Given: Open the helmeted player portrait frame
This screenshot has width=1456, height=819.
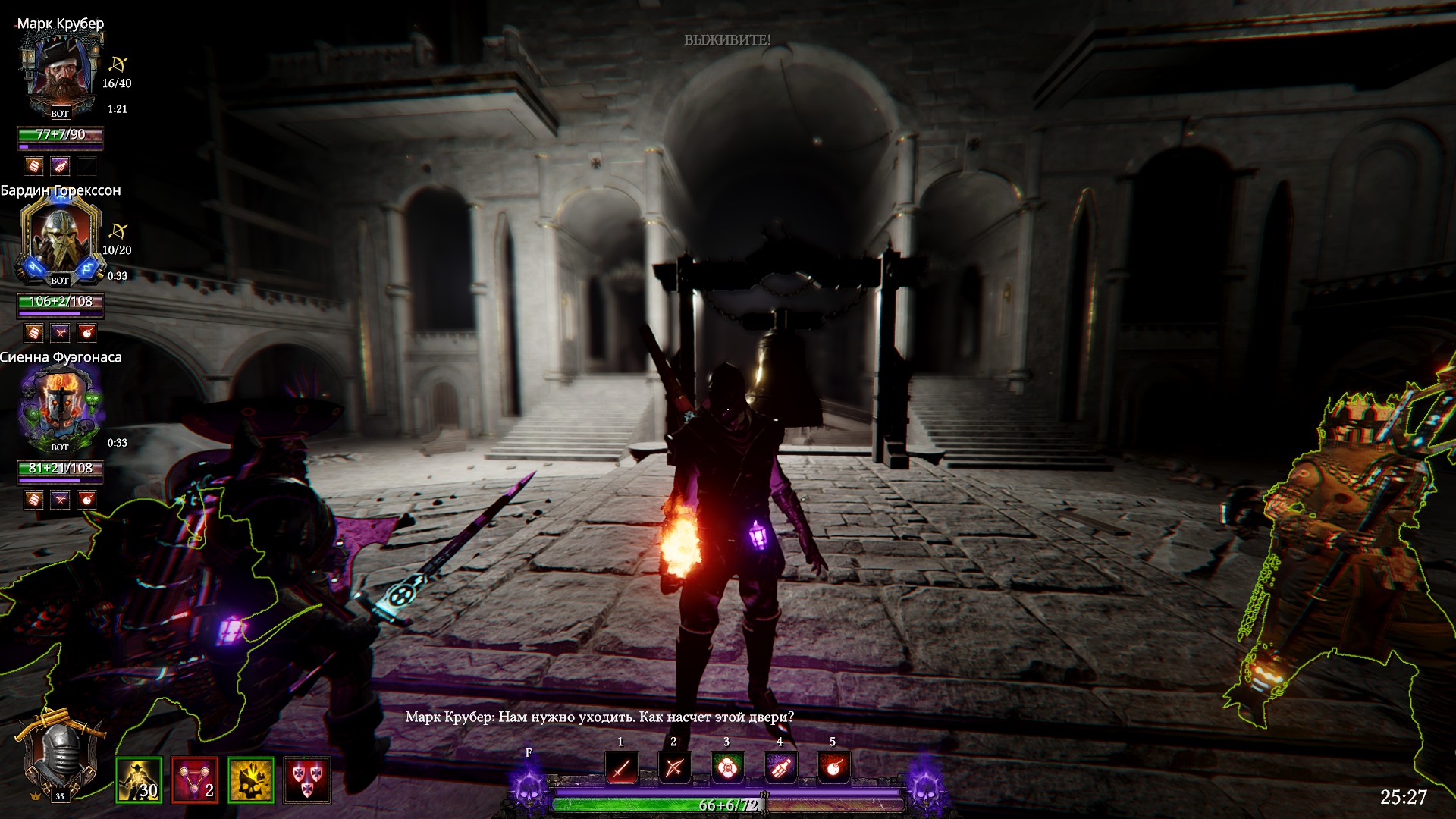Looking at the screenshot, I should (x=60, y=755).
